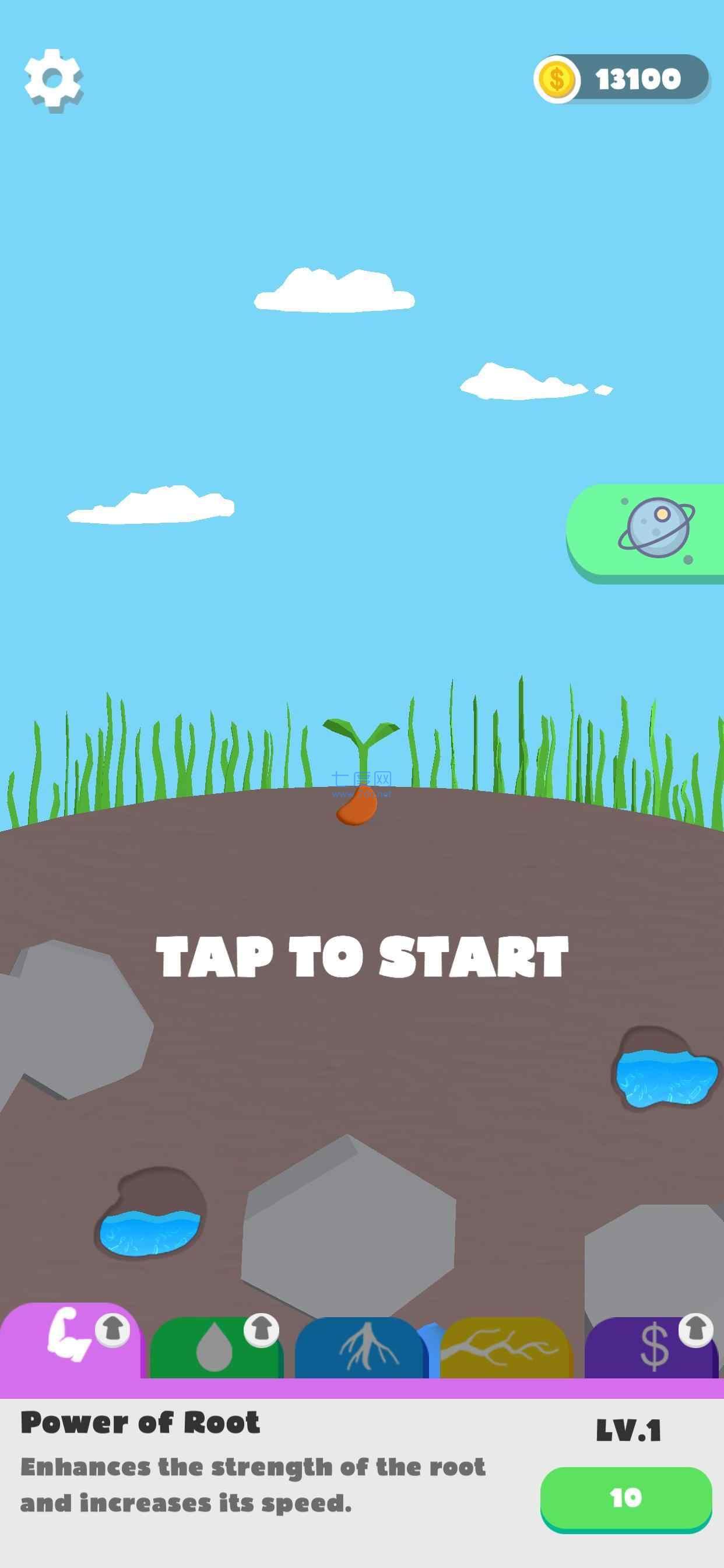Switch to the blue root branches tab

coord(360,1349)
